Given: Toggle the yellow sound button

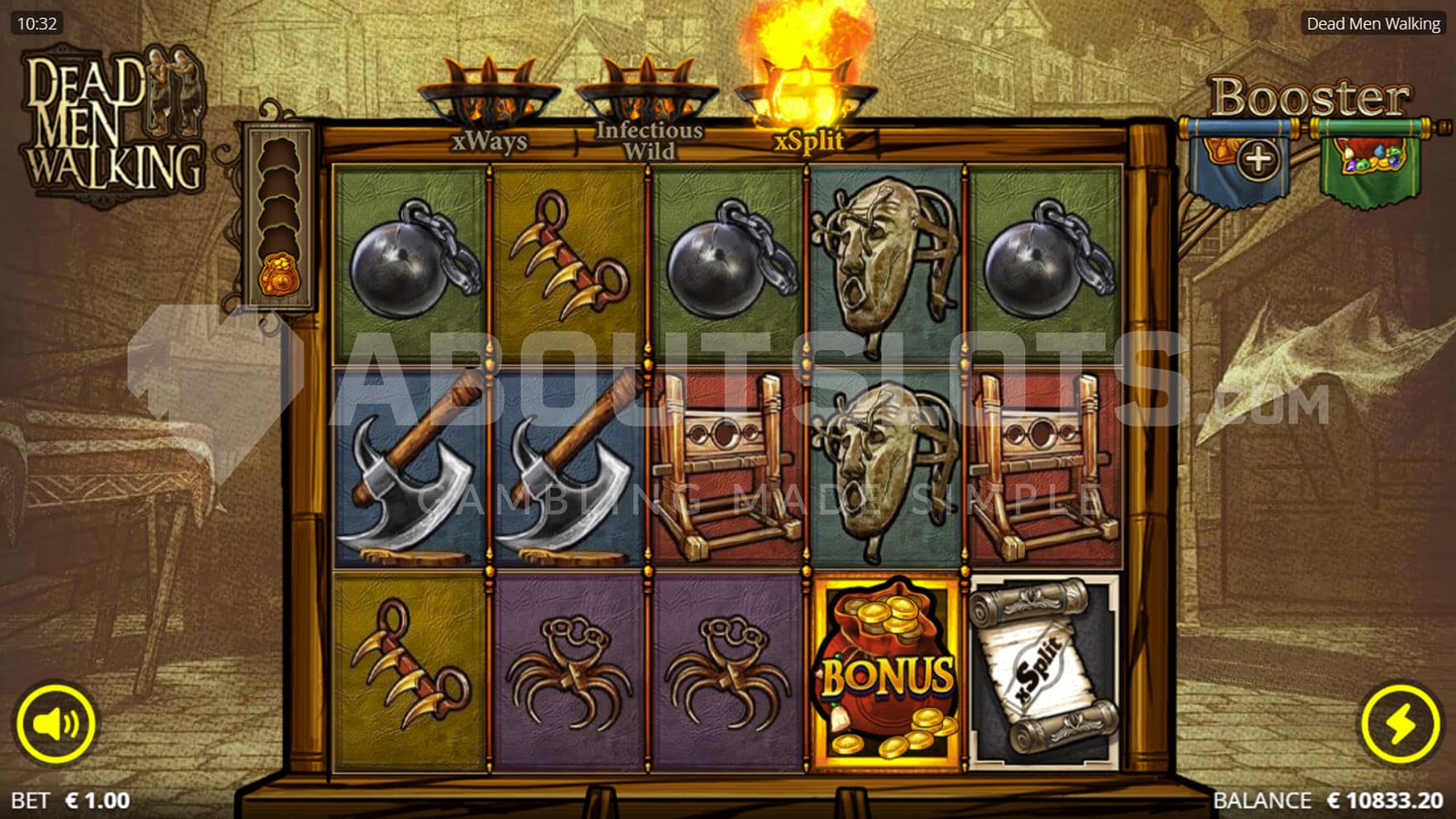Looking at the screenshot, I should 55,724.
